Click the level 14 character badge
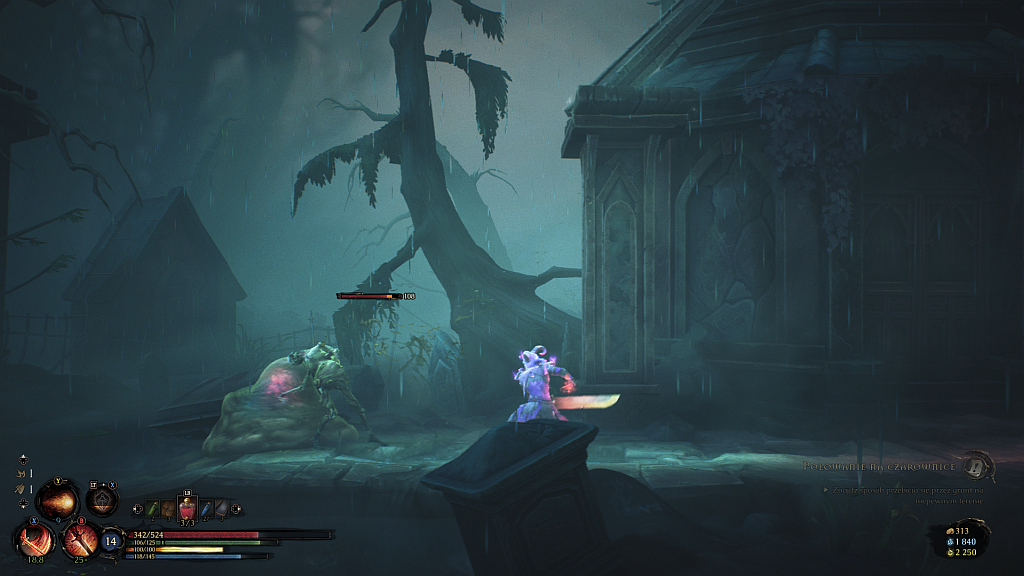 (x=112, y=541)
